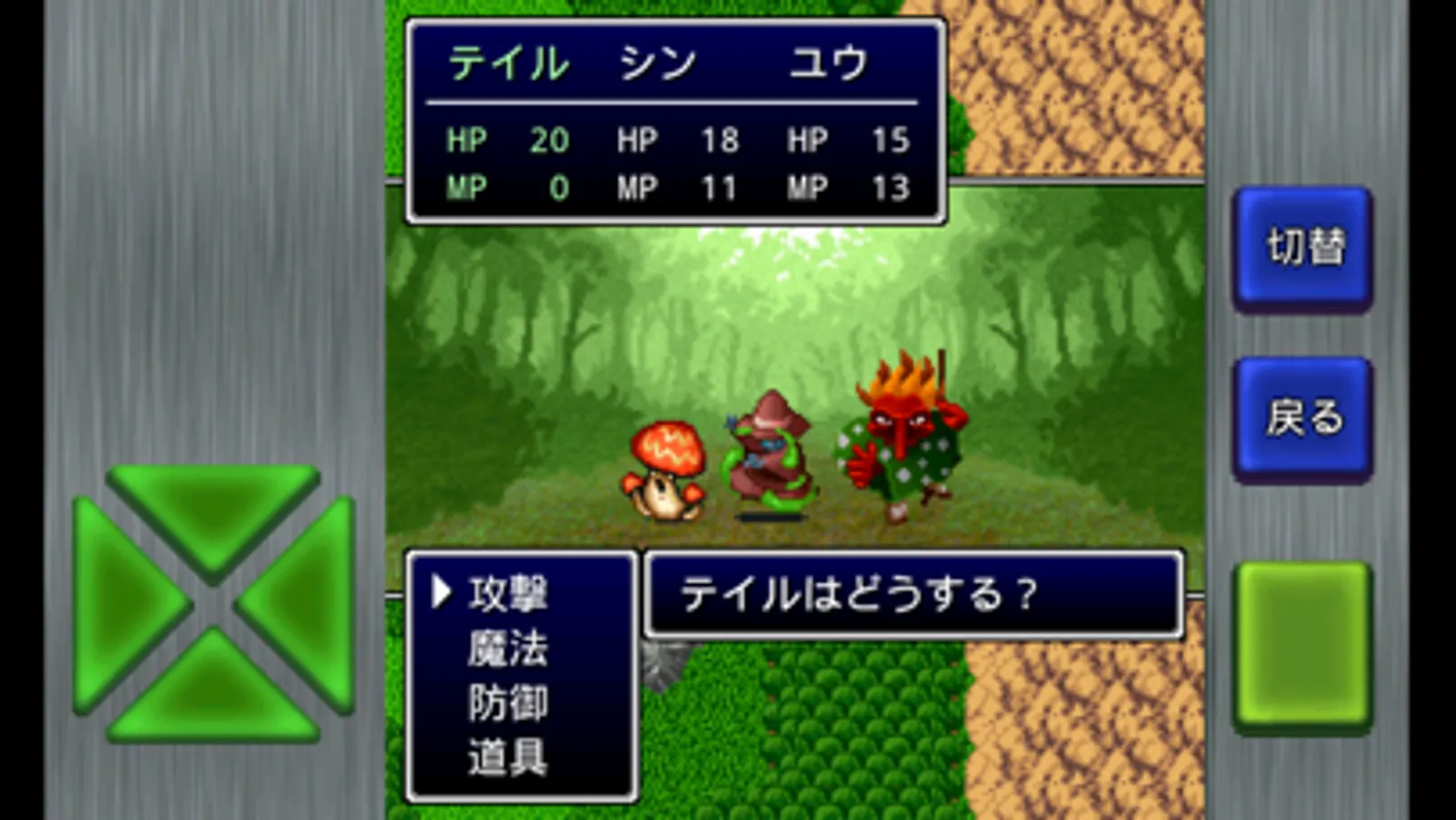Click テイル's name in the status window

508,59
